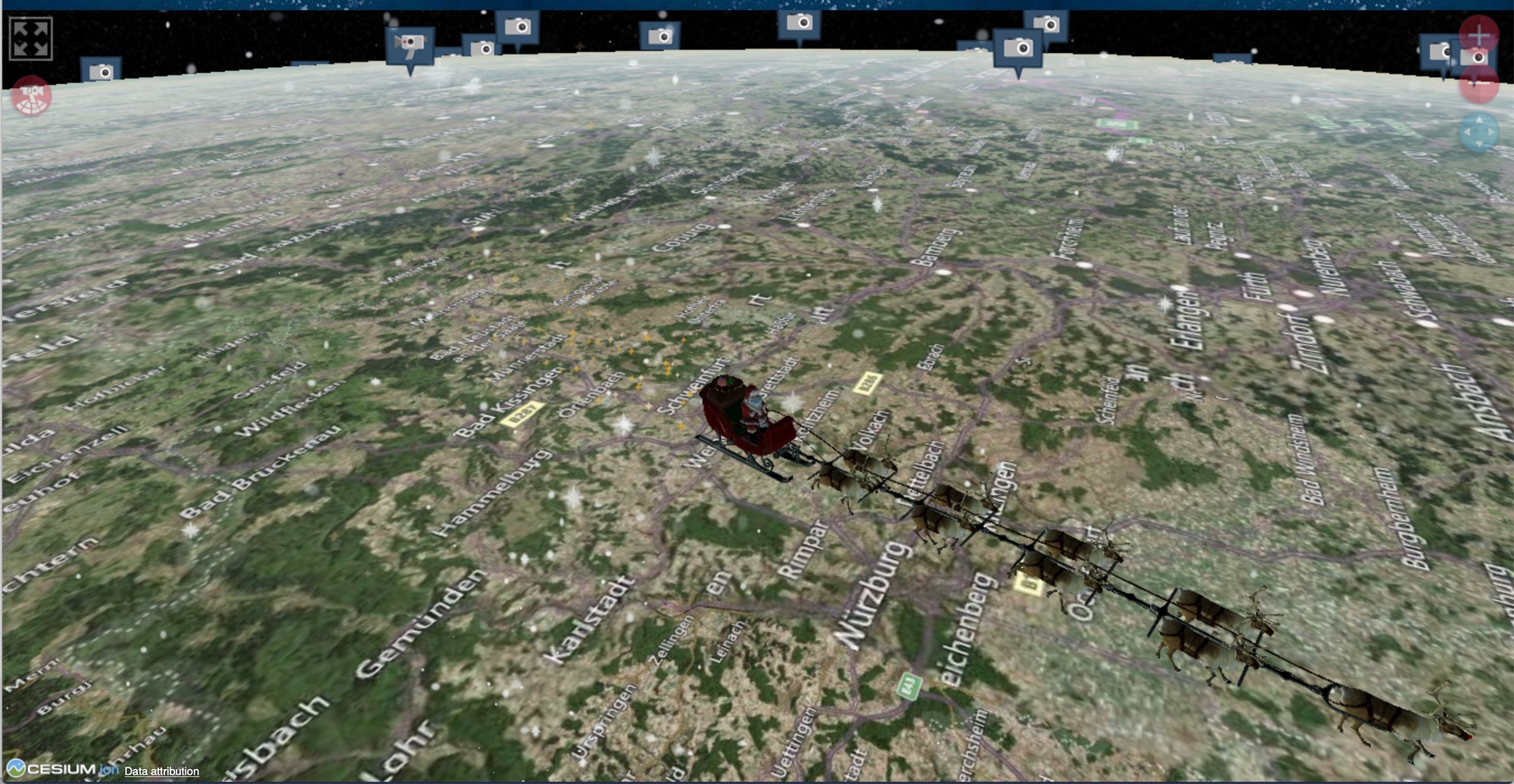Zoom in with the plus button
This screenshot has width=1514, height=784.
pos(1478,33)
